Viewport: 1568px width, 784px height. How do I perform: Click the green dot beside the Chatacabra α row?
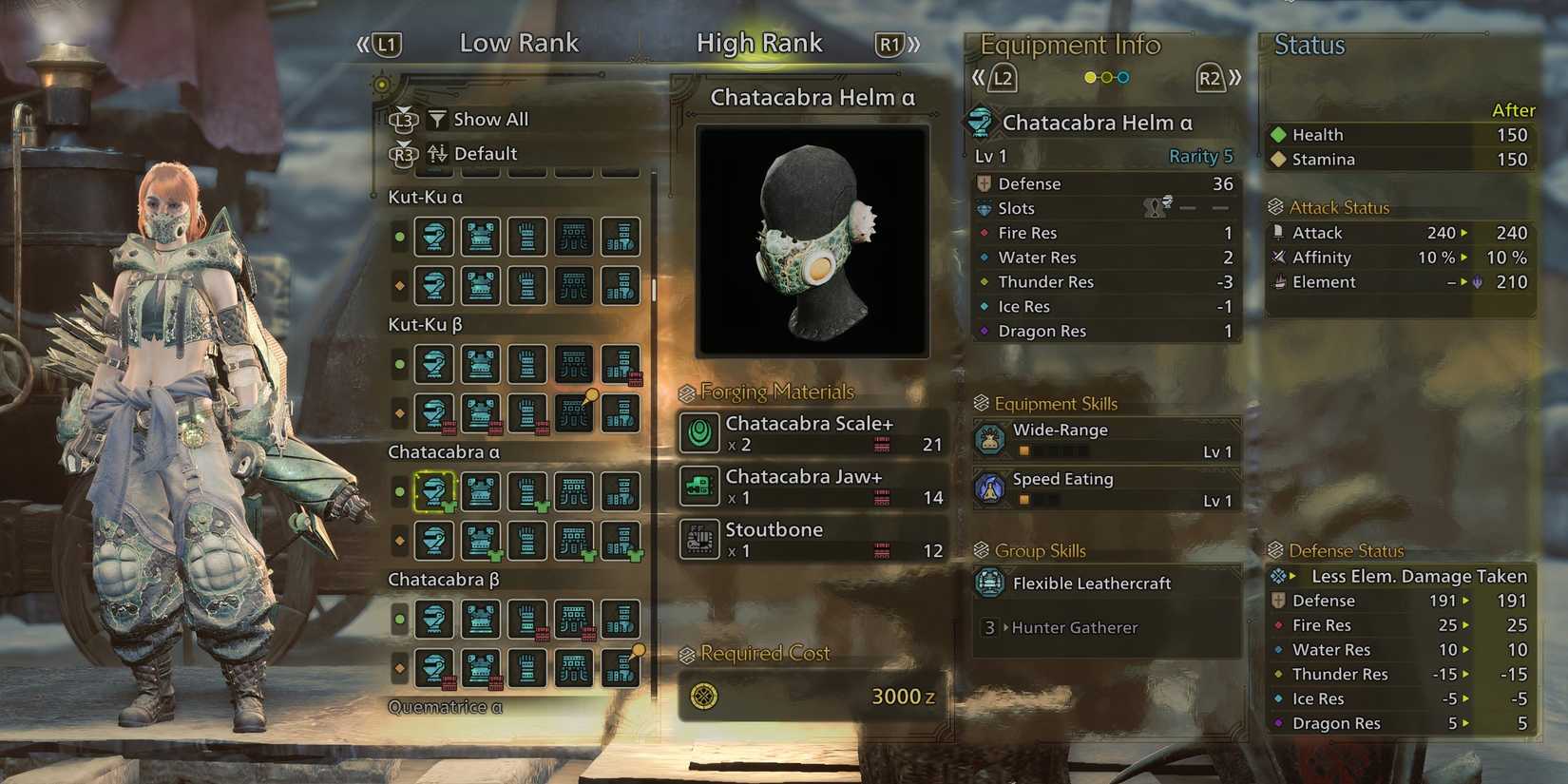(399, 491)
